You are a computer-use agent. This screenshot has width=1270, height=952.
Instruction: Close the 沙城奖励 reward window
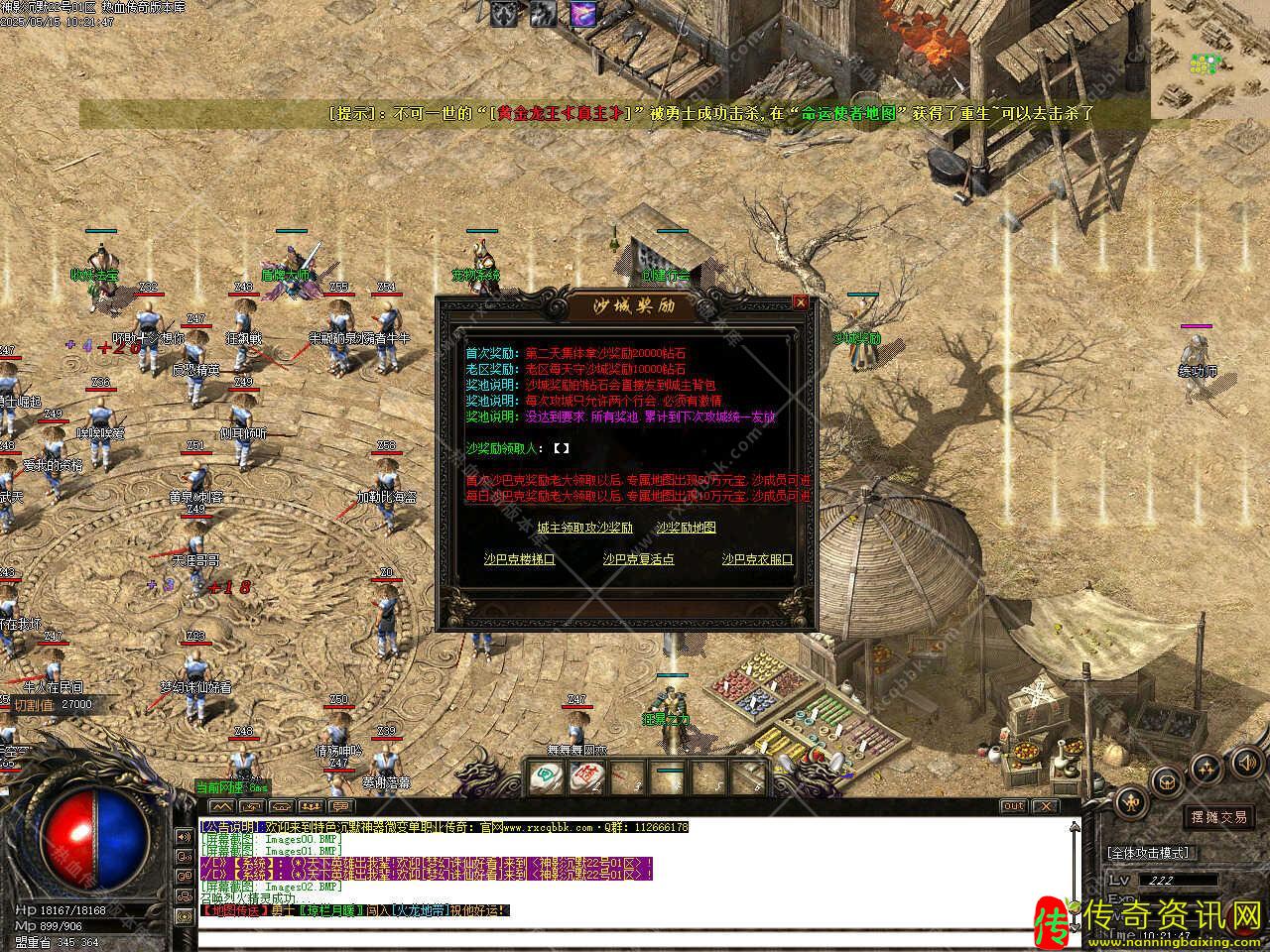(x=801, y=302)
